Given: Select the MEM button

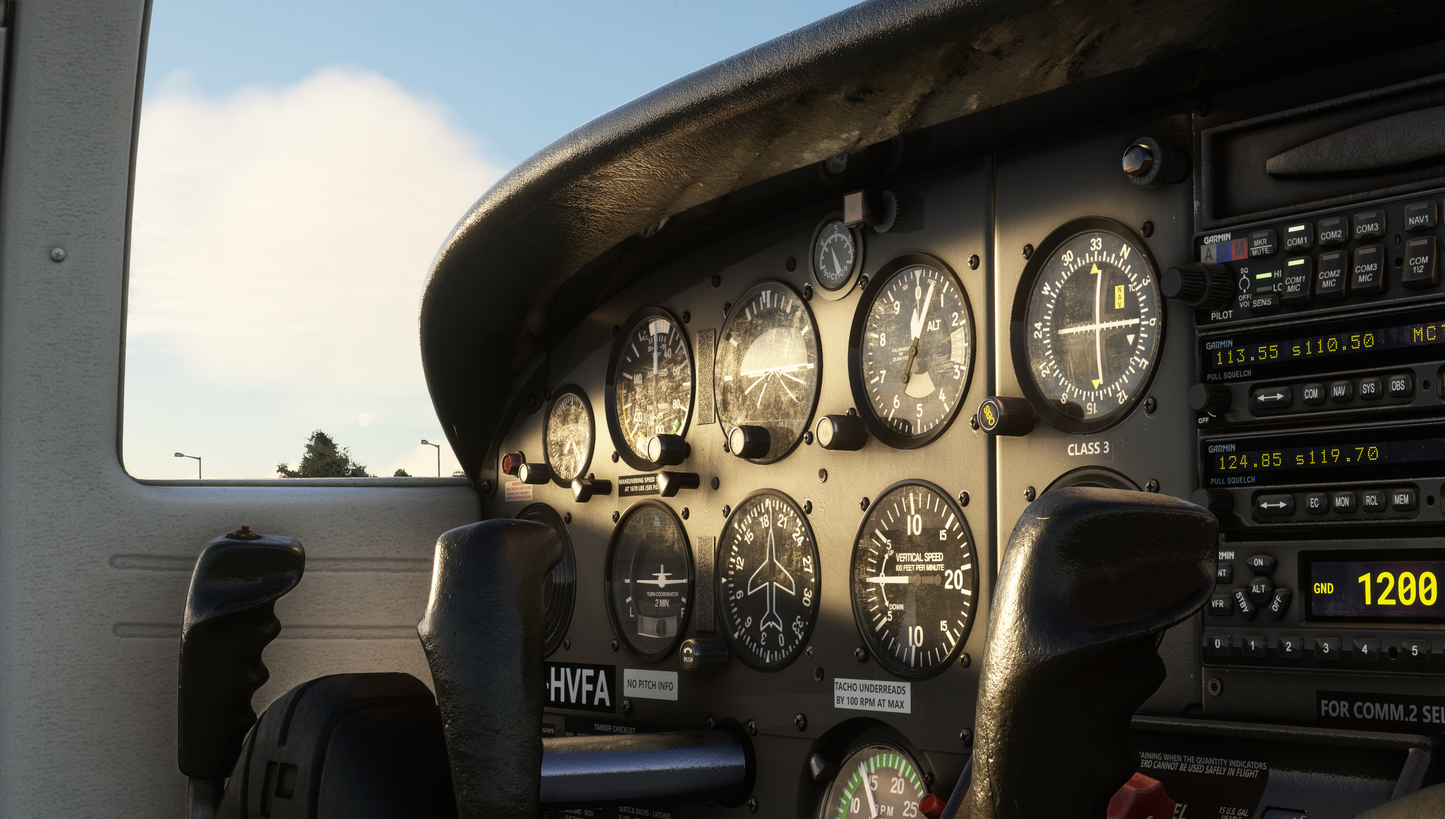Looking at the screenshot, I should (1403, 499).
